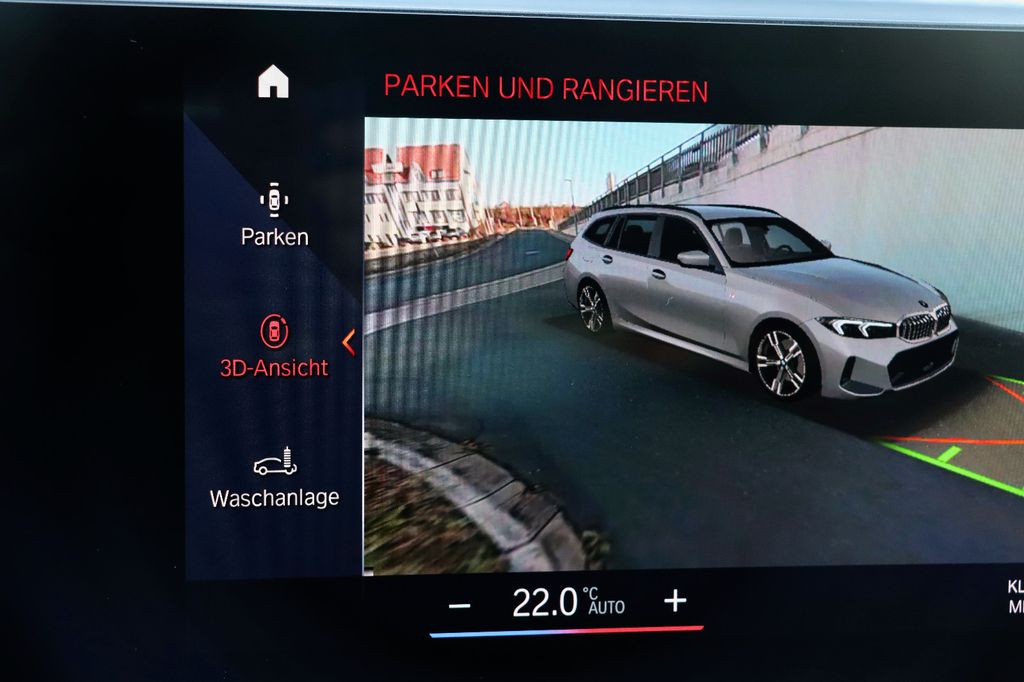
Task: Collapse the side menu with orange arrow
Action: click(348, 343)
